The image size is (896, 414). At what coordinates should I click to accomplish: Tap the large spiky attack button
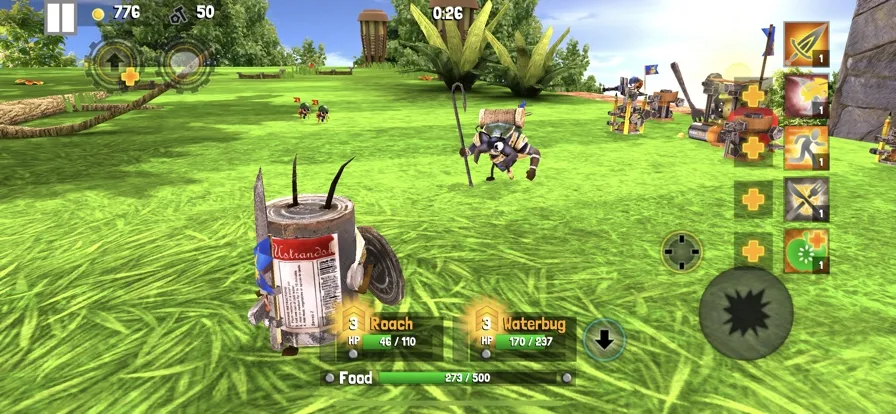pyautogui.click(x=746, y=314)
